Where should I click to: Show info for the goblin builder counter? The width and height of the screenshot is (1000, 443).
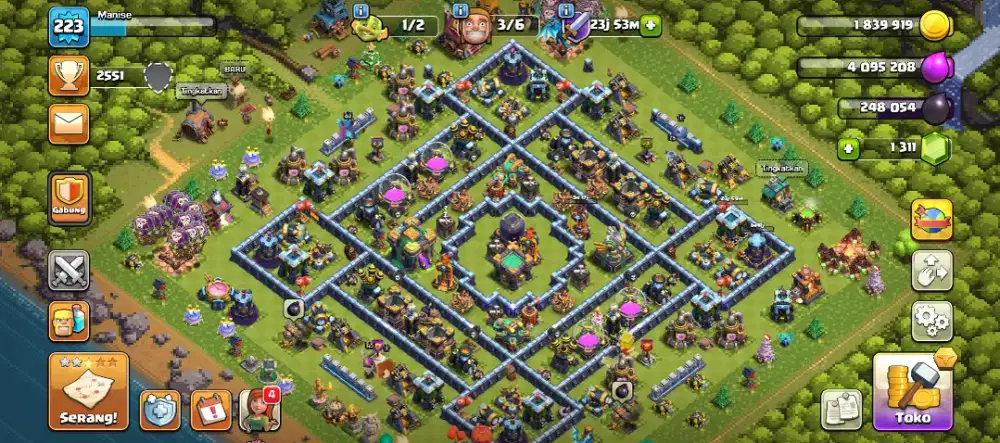pos(362,11)
